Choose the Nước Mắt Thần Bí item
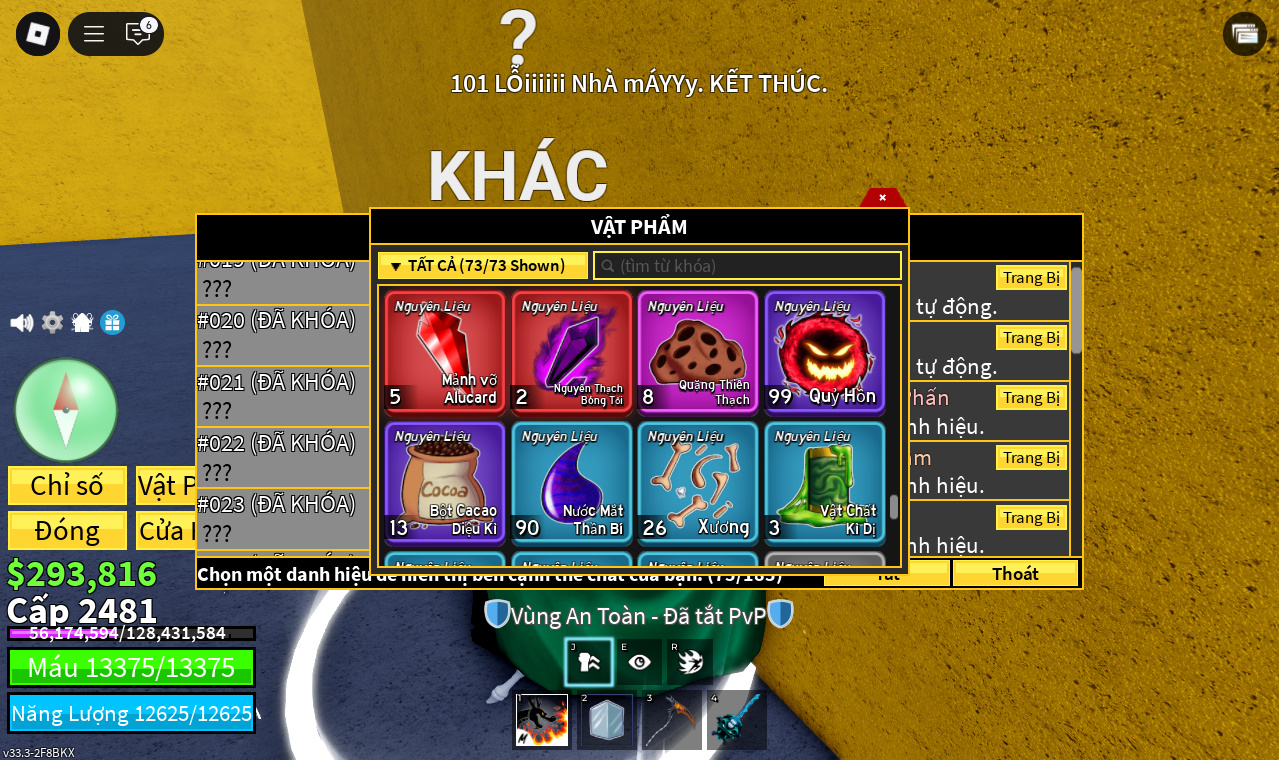This screenshot has width=1279, height=760. (x=571, y=482)
